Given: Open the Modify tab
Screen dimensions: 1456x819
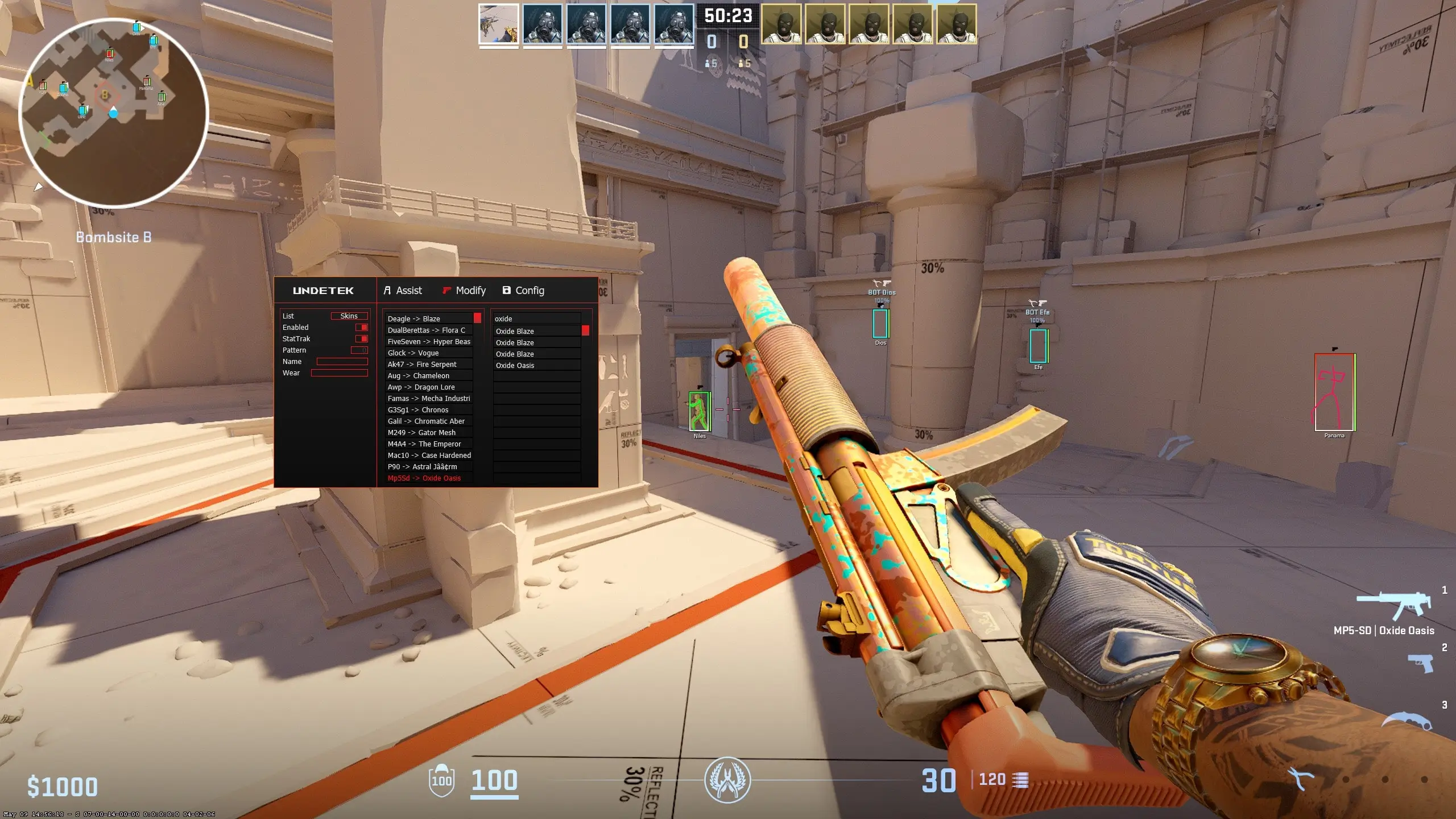Looking at the screenshot, I should tap(464, 291).
